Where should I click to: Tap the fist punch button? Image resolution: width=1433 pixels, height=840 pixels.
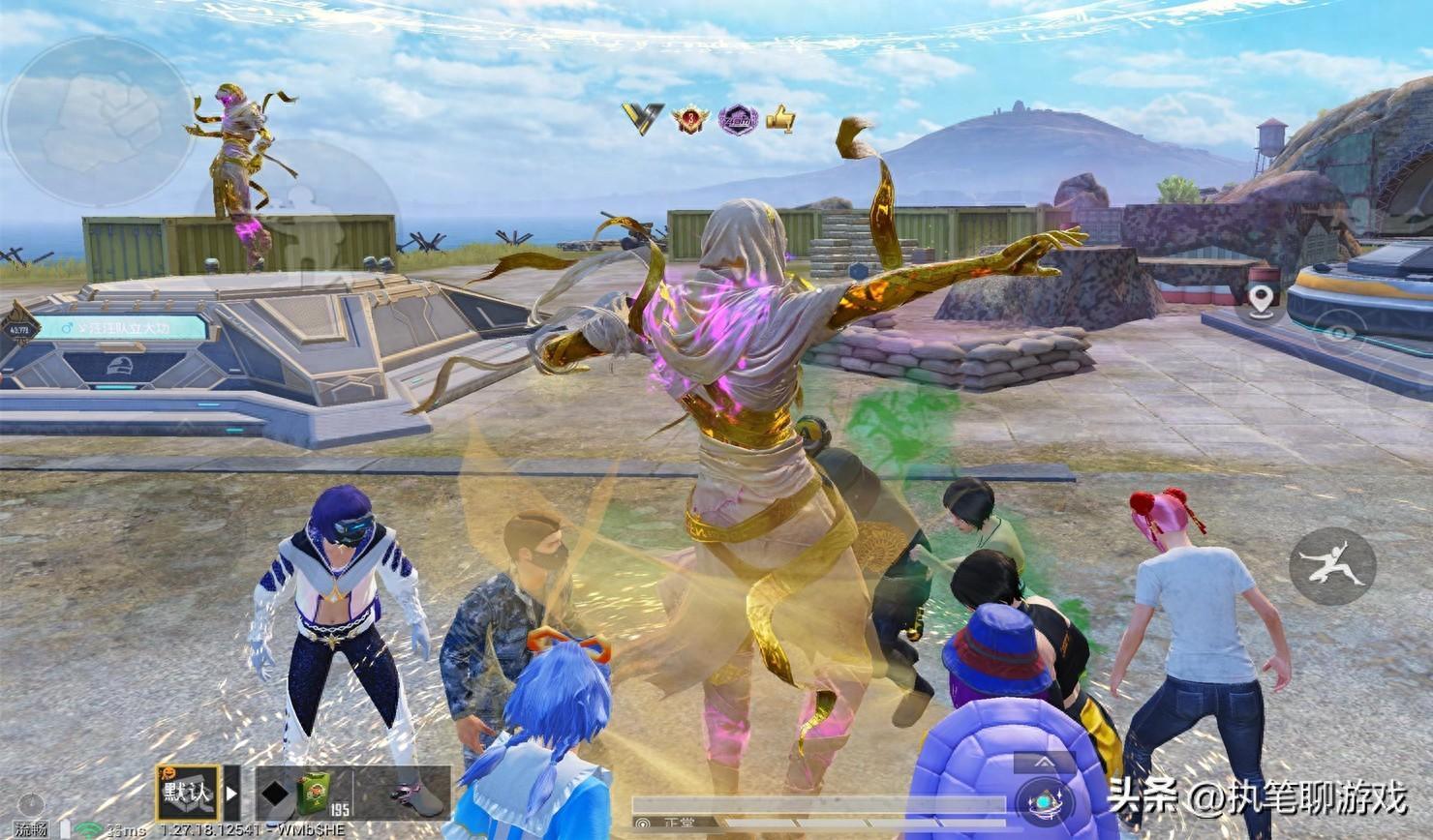pyautogui.click(x=99, y=122)
